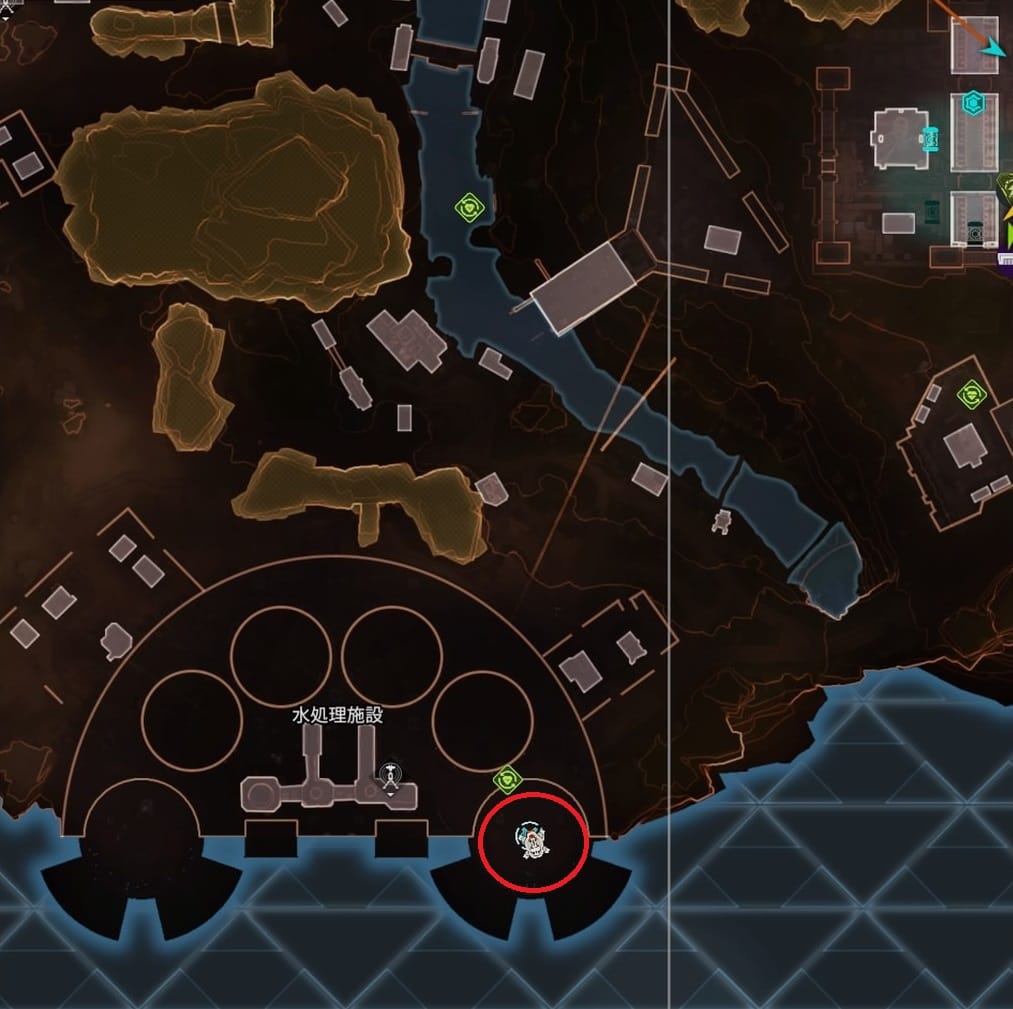
Task: Click the teal canister marker beside the building
Action: click(932, 138)
